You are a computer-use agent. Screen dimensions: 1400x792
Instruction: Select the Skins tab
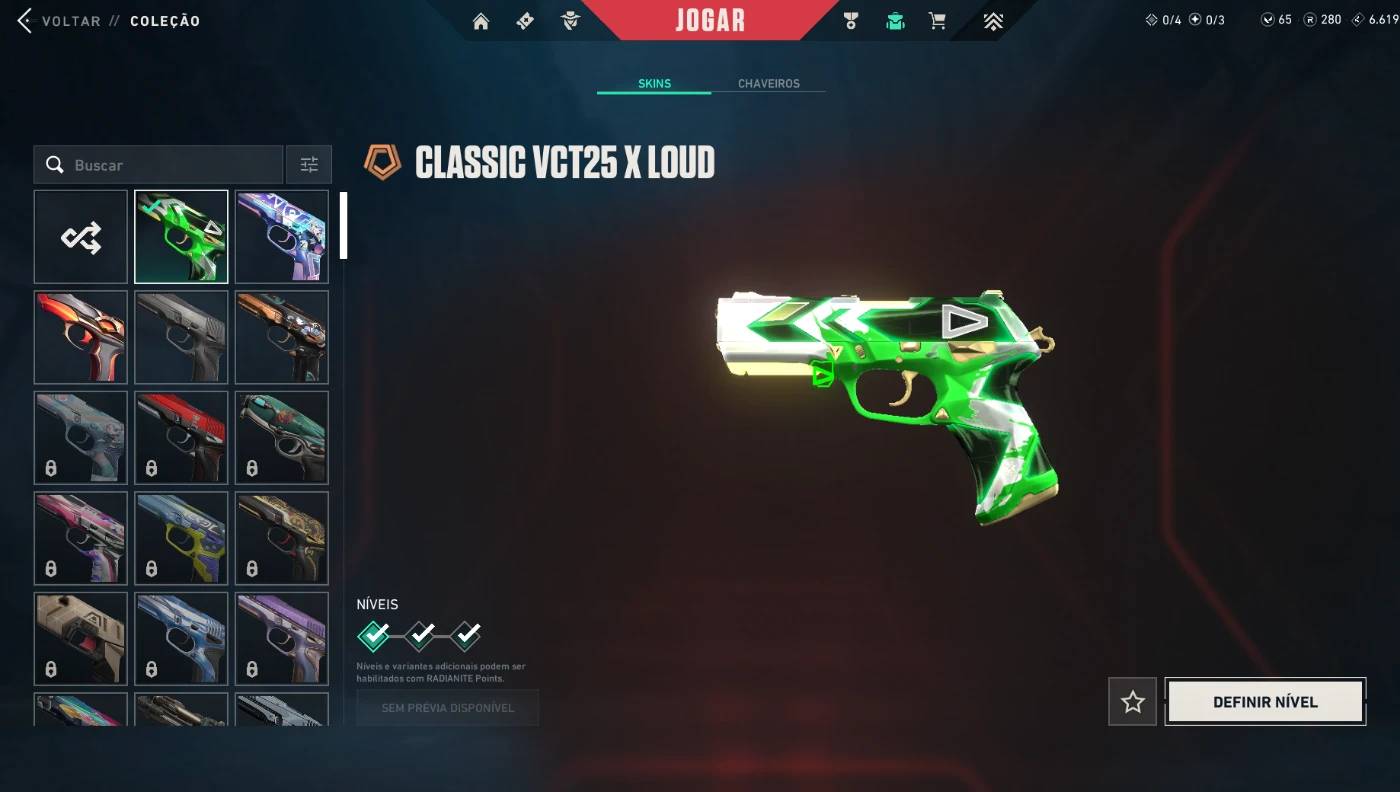click(x=654, y=84)
